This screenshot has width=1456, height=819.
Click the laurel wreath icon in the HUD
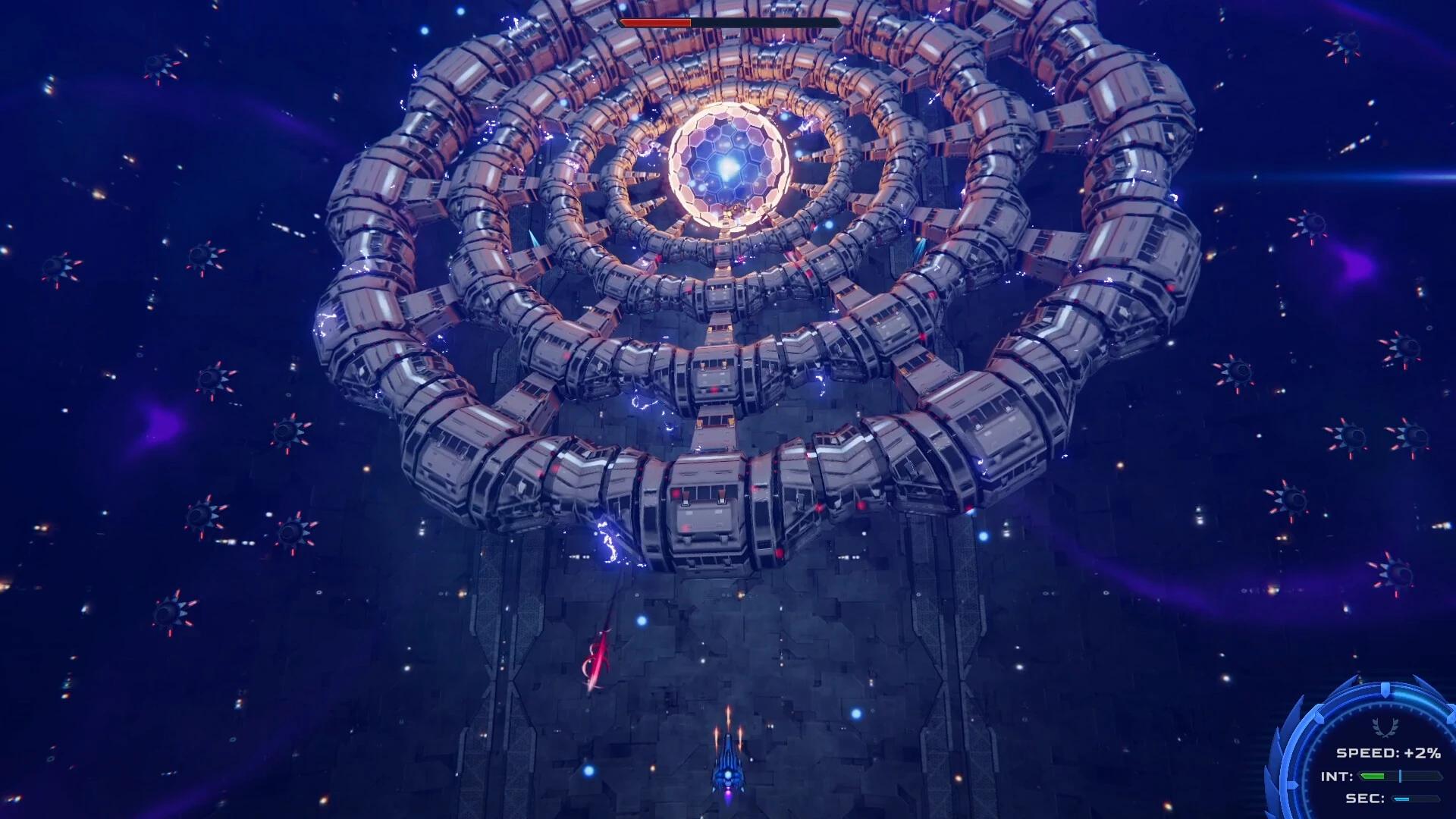click(x=1385, y=726)
